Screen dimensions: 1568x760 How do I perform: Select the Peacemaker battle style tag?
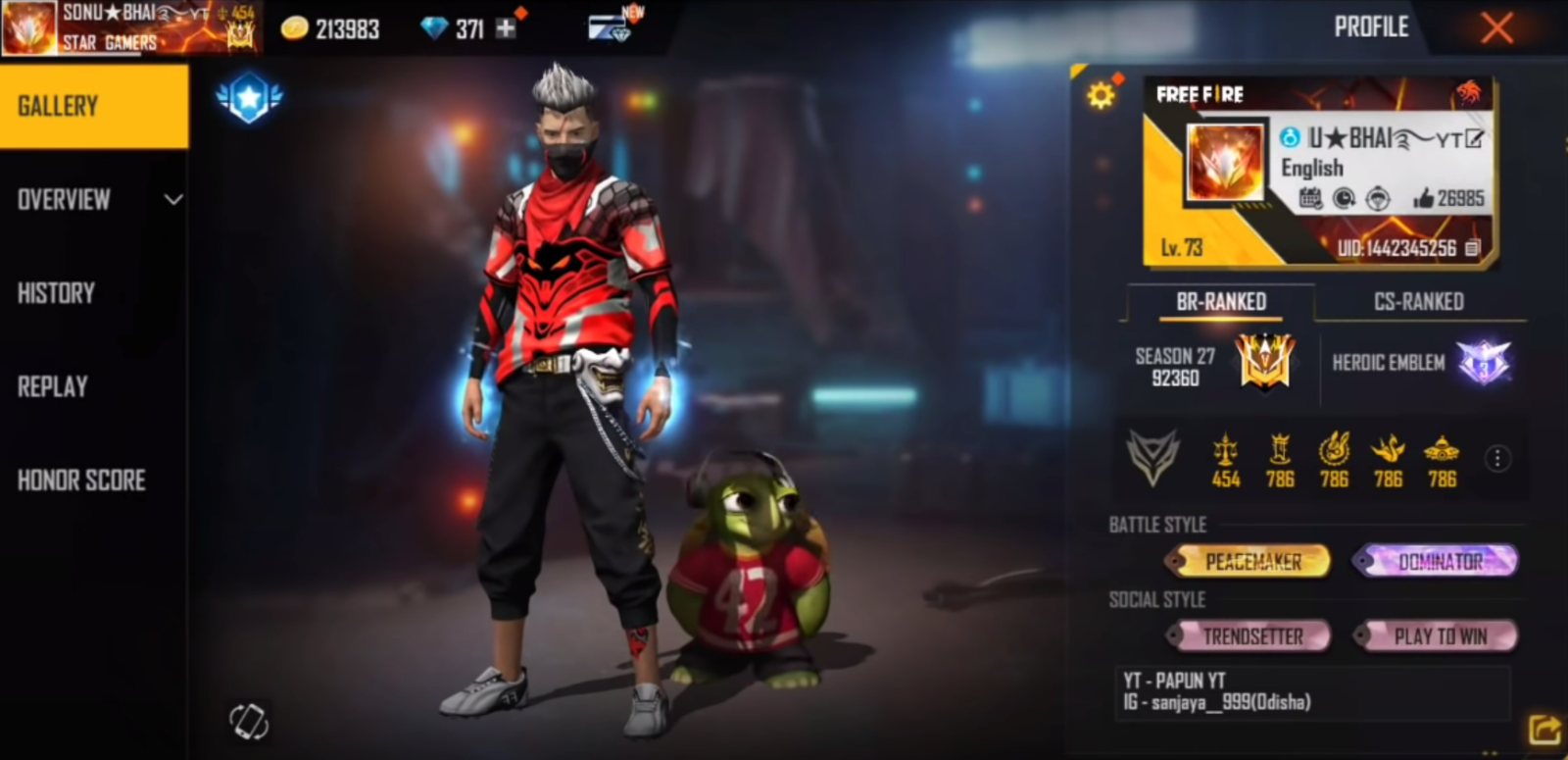pos(1249,561)
